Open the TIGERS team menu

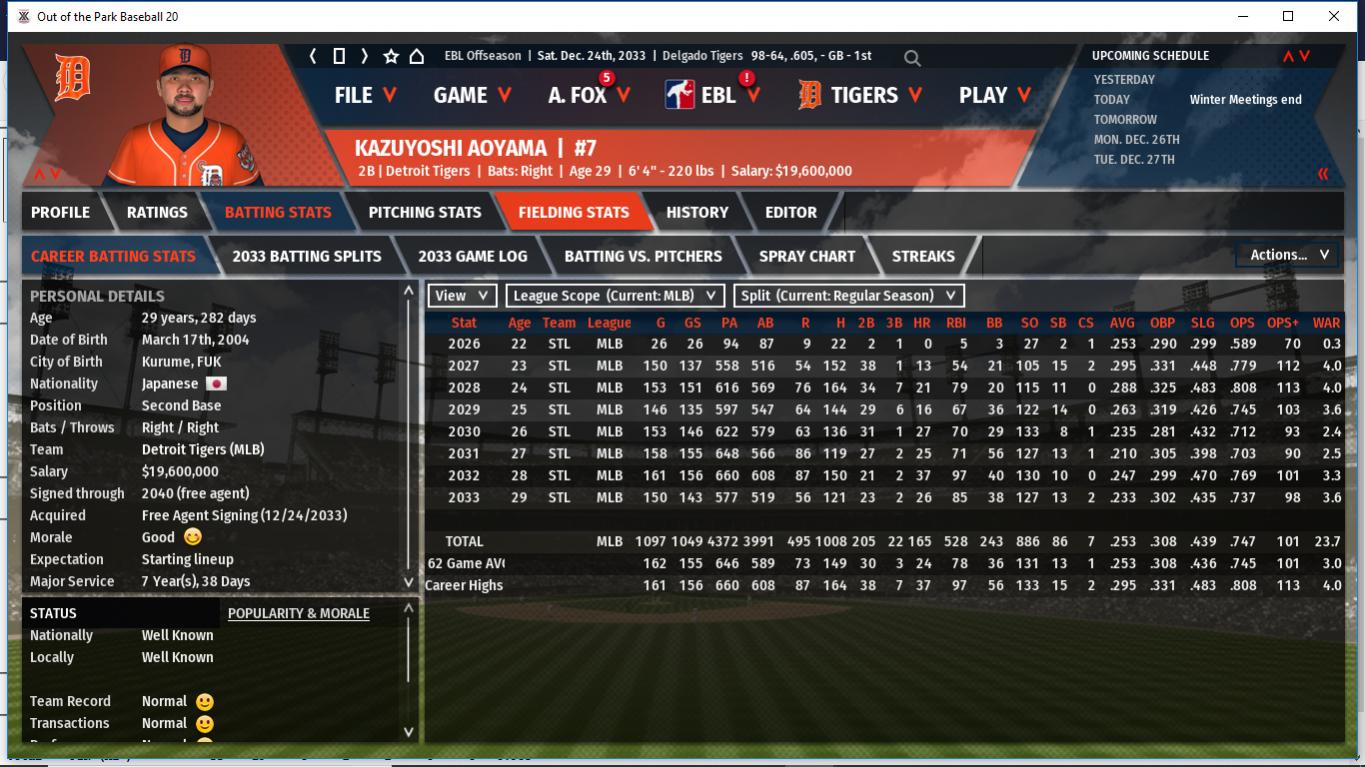(862, 95)
